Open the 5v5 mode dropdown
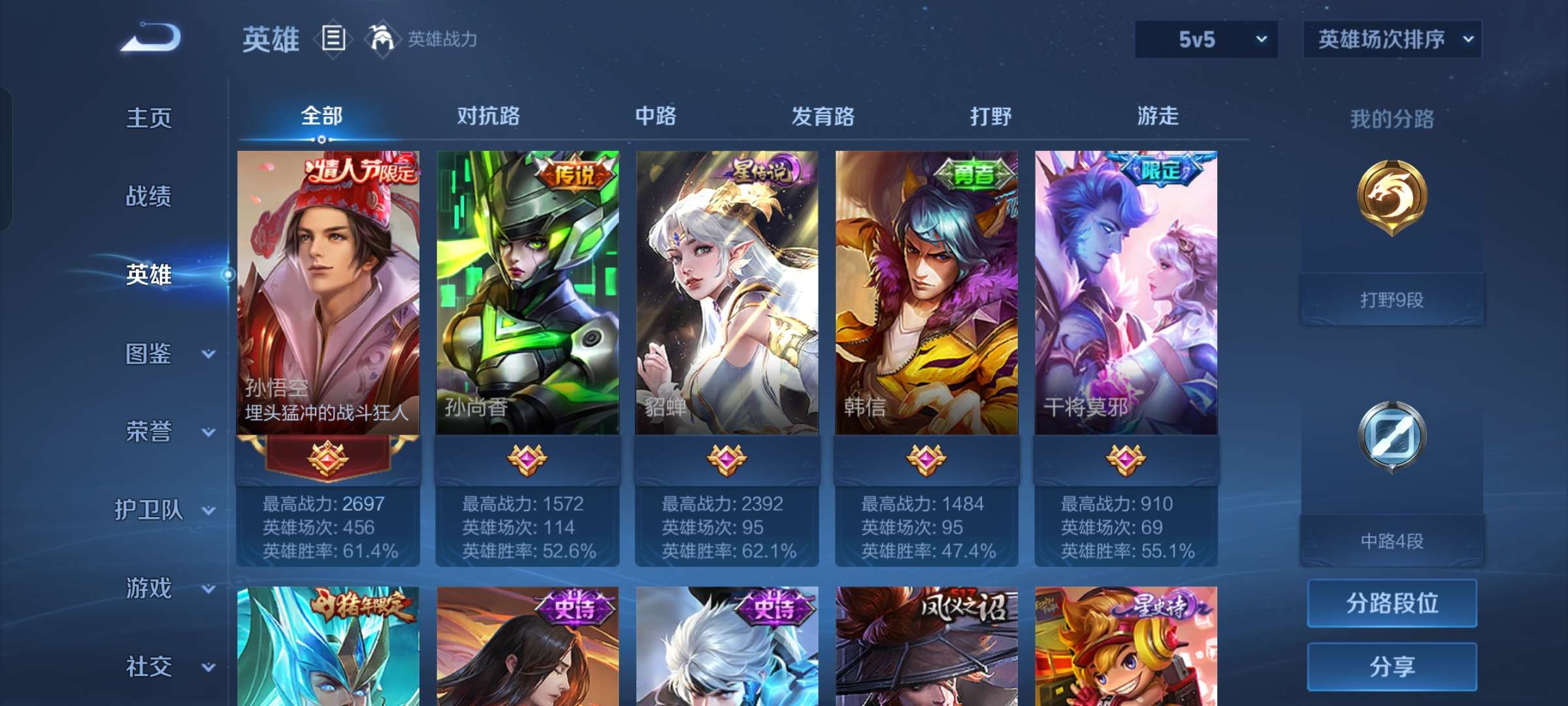The width and height of the screenshot is (1568, 706). (1205, 39)
